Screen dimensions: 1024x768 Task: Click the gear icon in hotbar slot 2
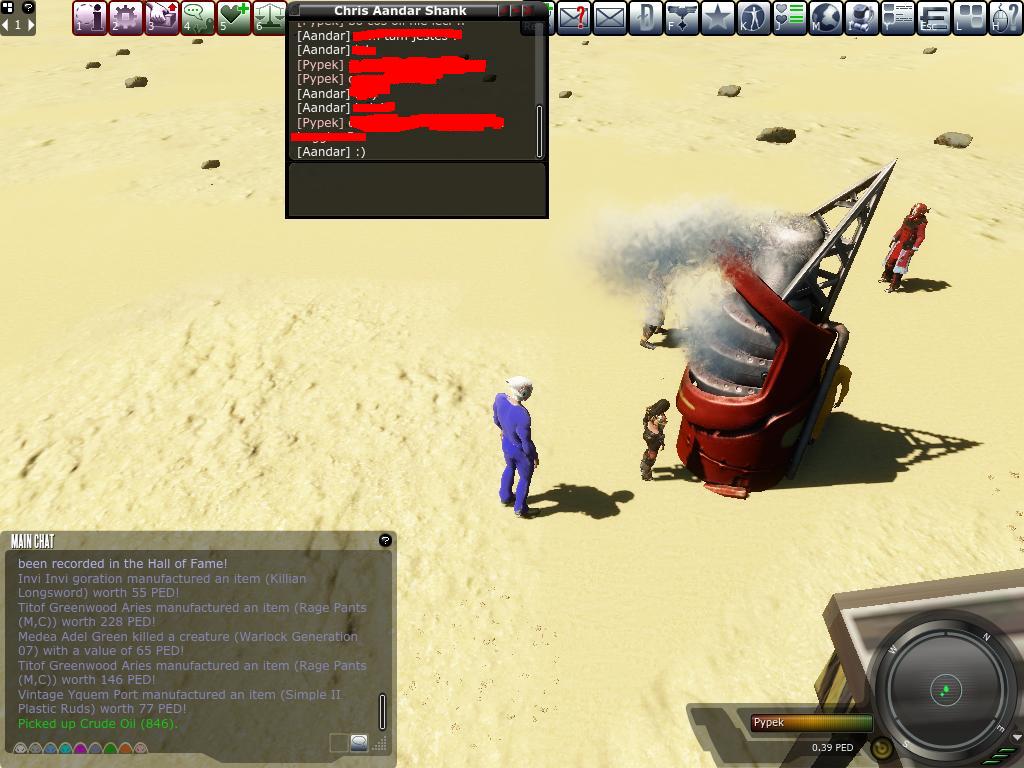pyautogui.click(x=126, y=17)
